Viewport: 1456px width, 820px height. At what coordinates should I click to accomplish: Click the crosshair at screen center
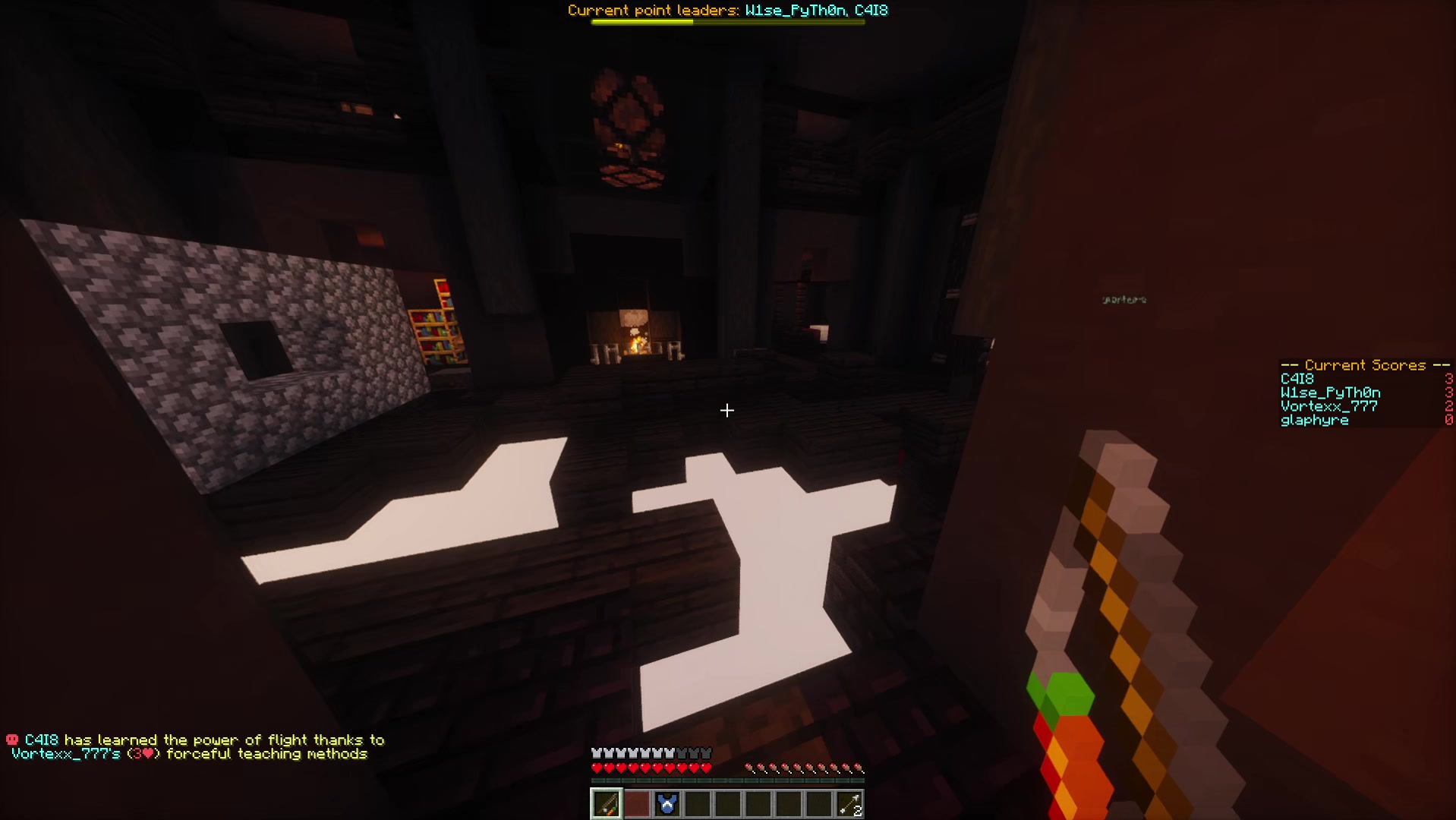coord(727,411)
